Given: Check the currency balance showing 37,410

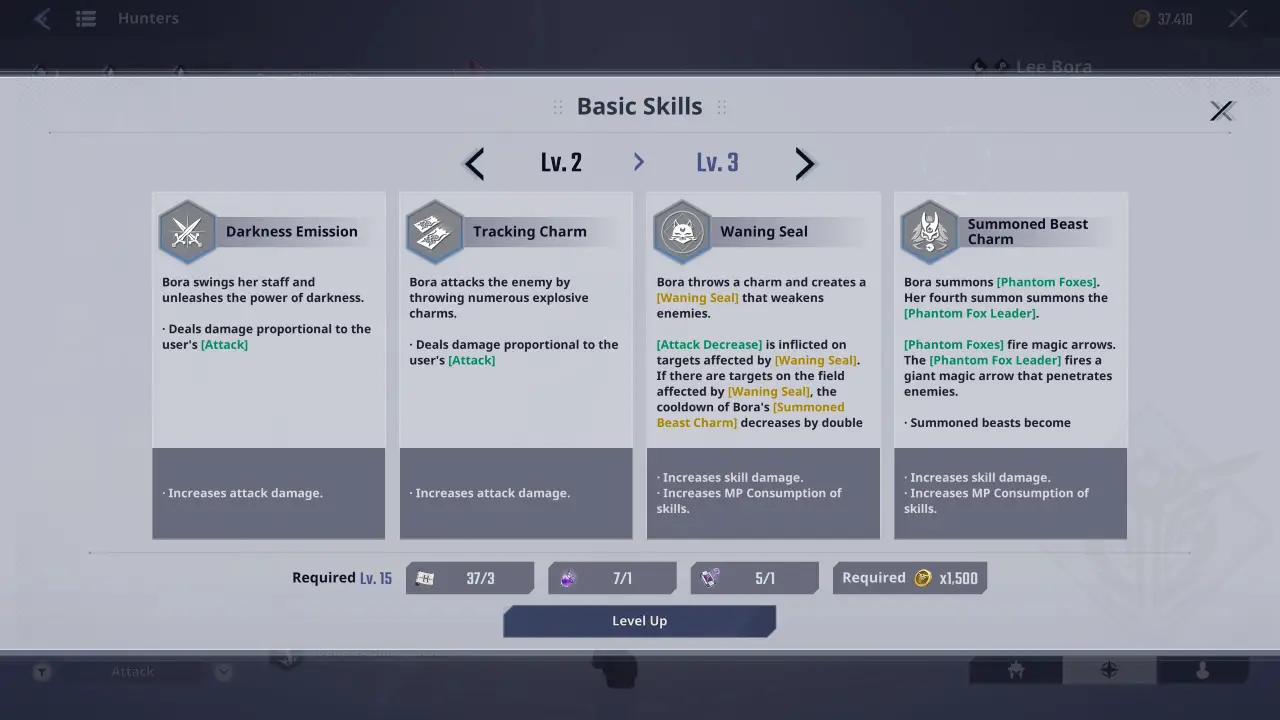Looking at the screenshot, I should (x=1163, y=17).
